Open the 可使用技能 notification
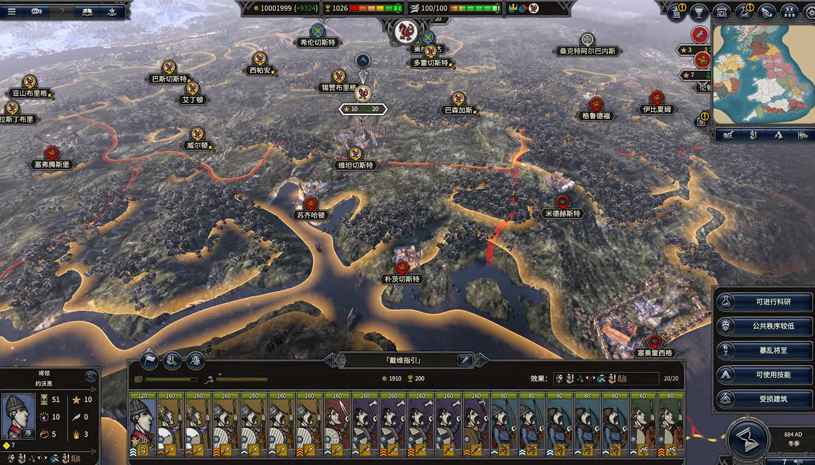The width and height of the screenshot is (815, 465). tap(765, 375)
